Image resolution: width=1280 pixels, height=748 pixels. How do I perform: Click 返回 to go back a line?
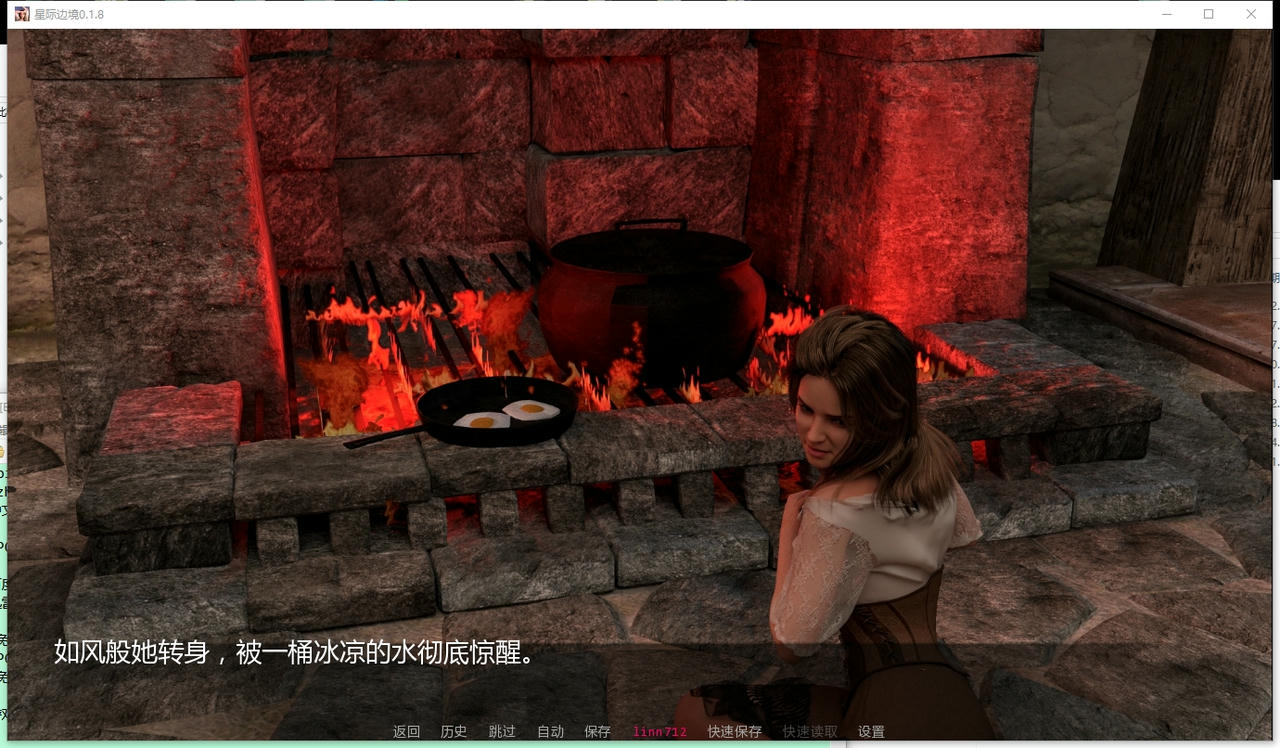point(405,731)
